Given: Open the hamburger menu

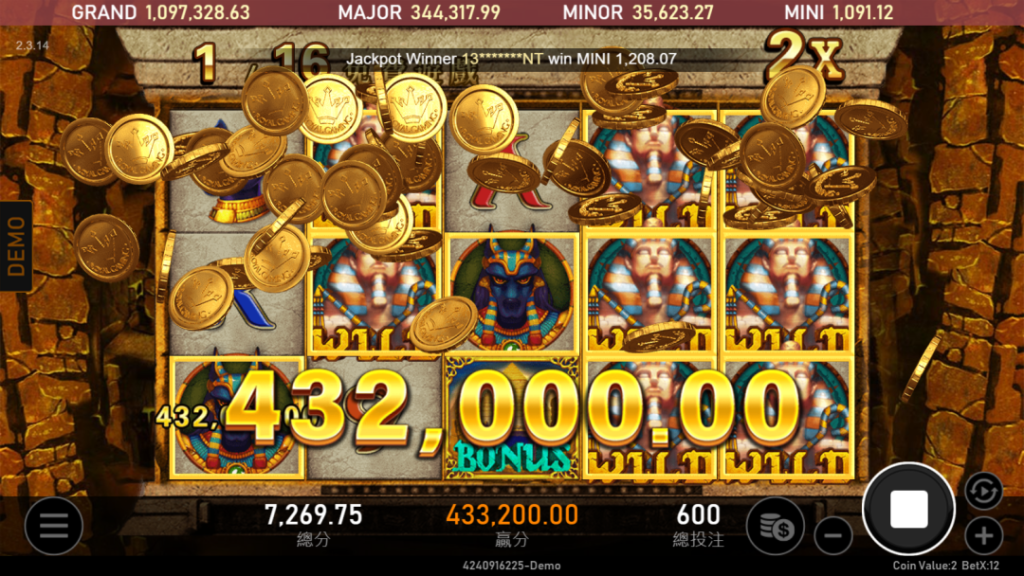Looking at the screenshot, I should [53, 525].
